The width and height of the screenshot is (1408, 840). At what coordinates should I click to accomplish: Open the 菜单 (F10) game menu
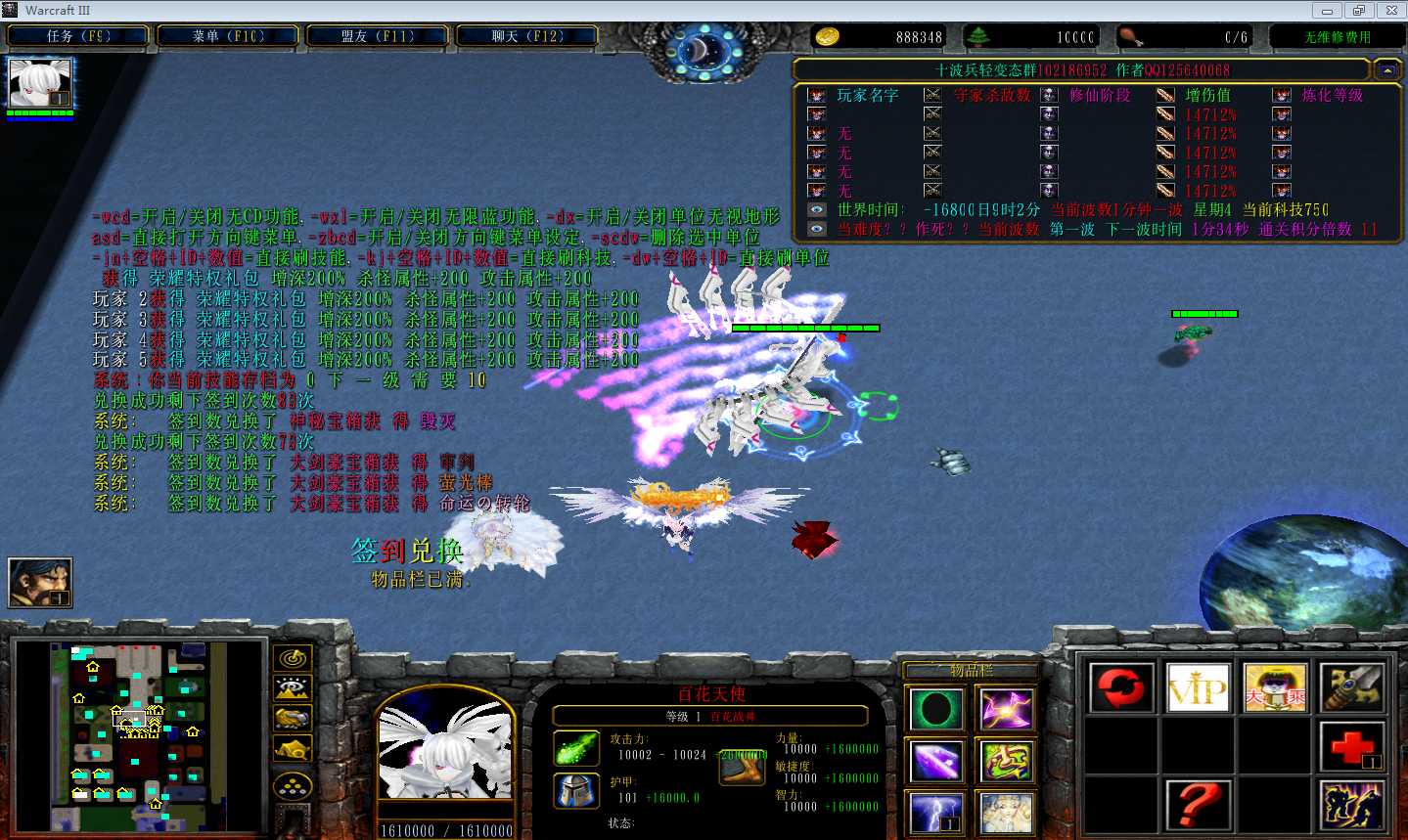(228, 36)
